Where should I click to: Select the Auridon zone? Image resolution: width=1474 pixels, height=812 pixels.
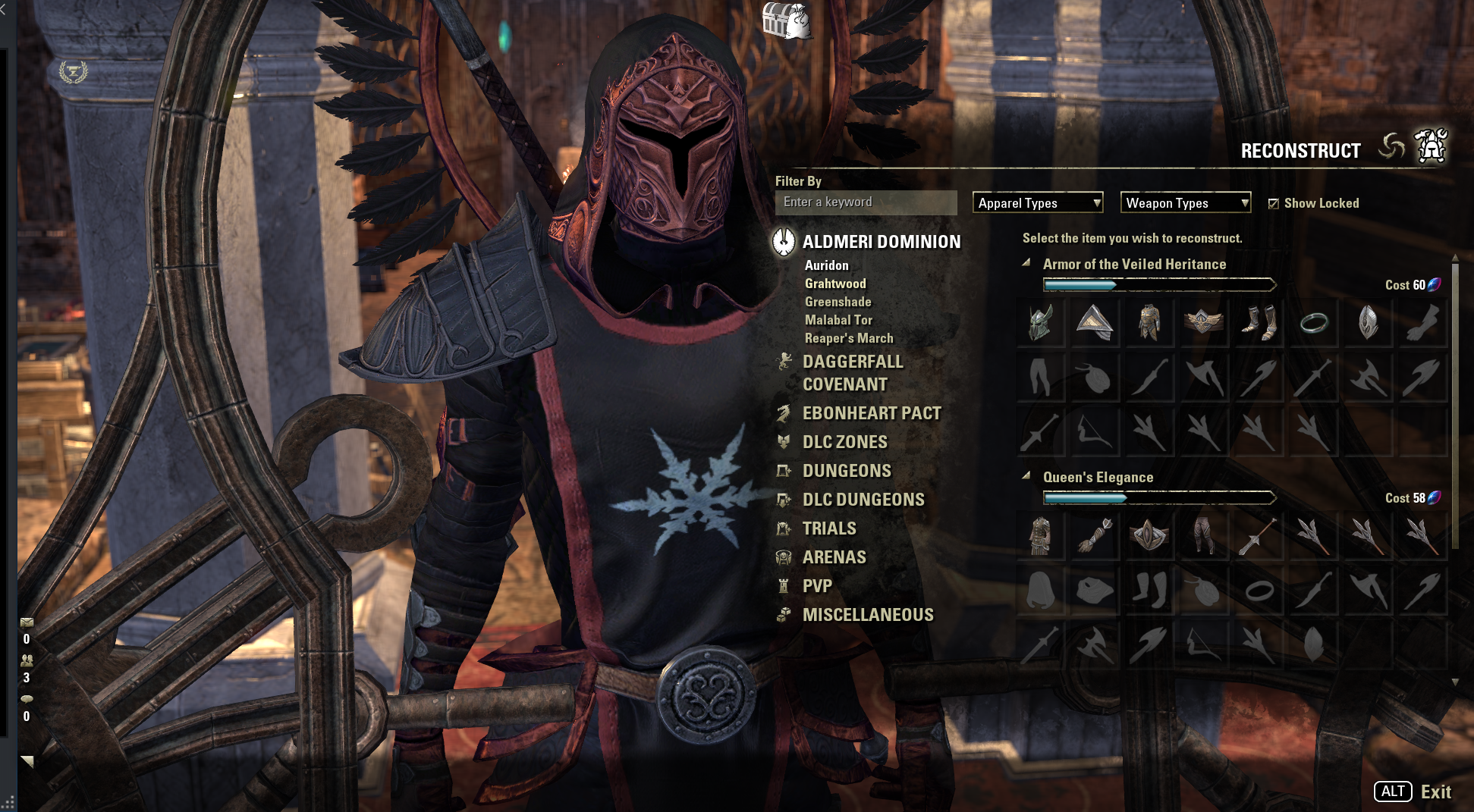click(826, 265)
